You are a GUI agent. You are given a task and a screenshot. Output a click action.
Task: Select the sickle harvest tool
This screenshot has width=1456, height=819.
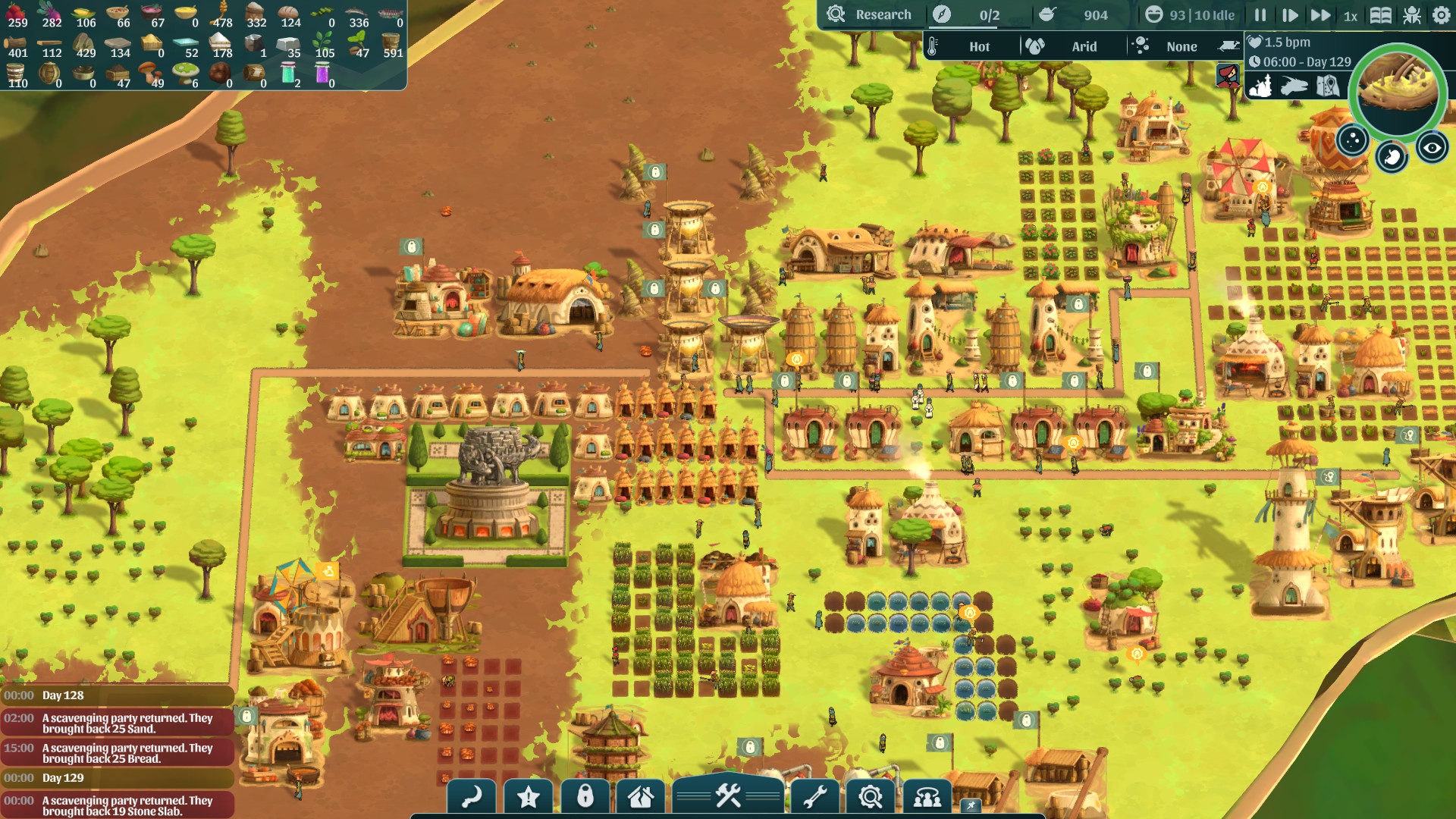click(x=472, y=797)
